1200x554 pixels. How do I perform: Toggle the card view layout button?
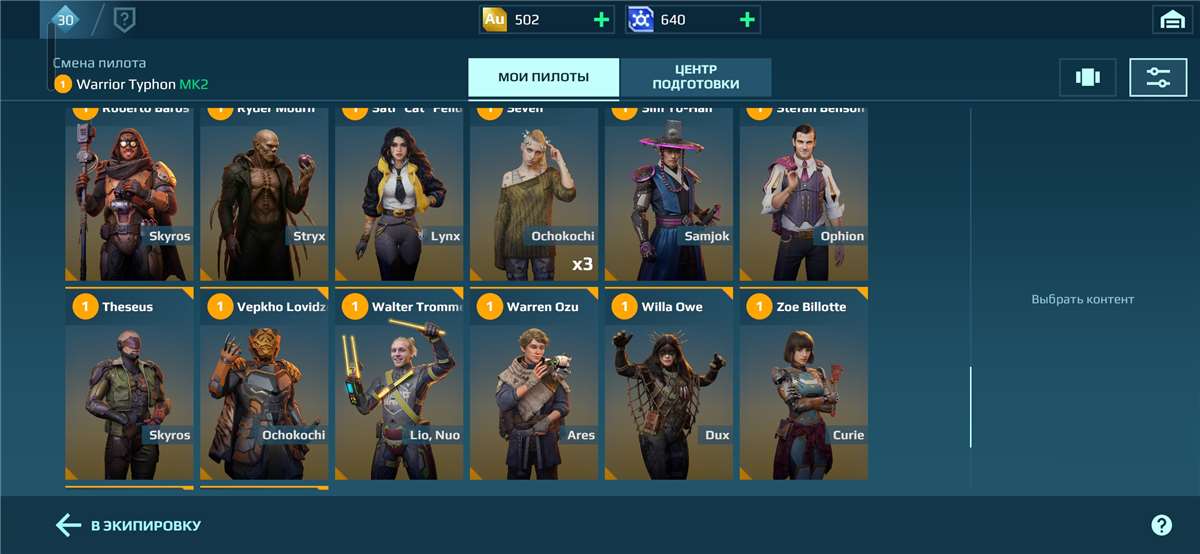point(1087,77)
